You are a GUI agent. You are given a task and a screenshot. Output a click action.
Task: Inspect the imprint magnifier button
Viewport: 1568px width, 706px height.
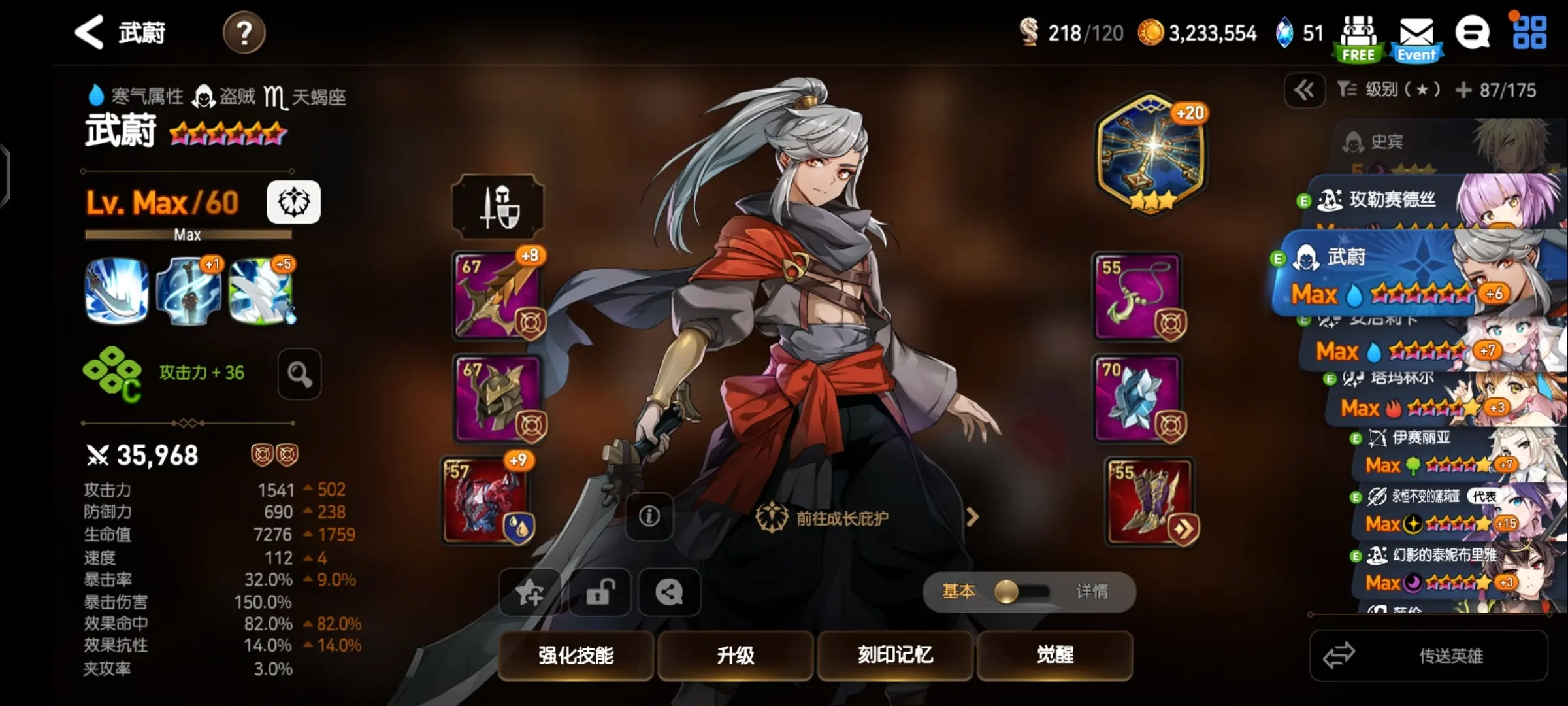point(299,374)
